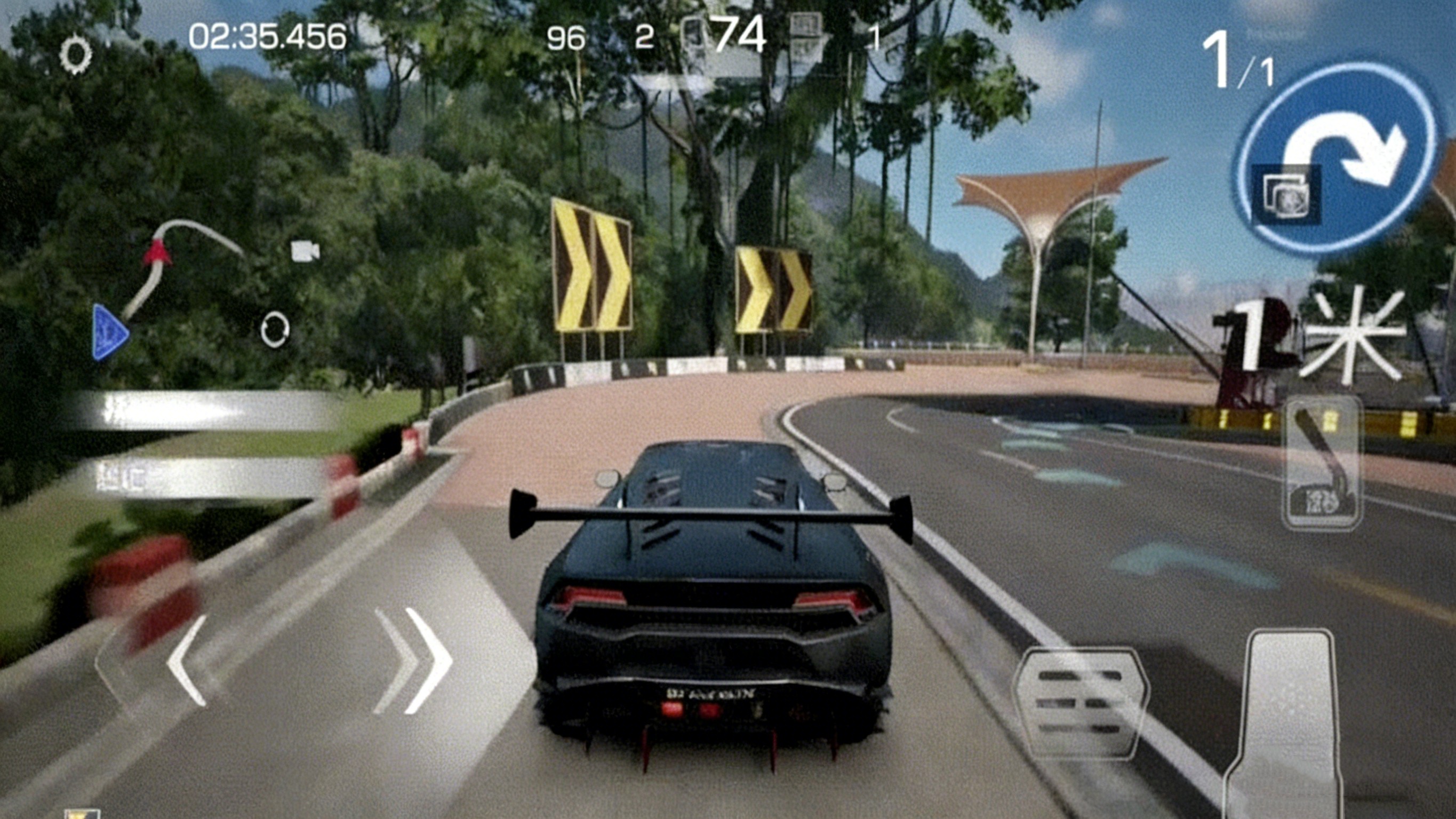Reset the car with the circular arrows icon
The image size is (1456, 819).
click(275, 329)
